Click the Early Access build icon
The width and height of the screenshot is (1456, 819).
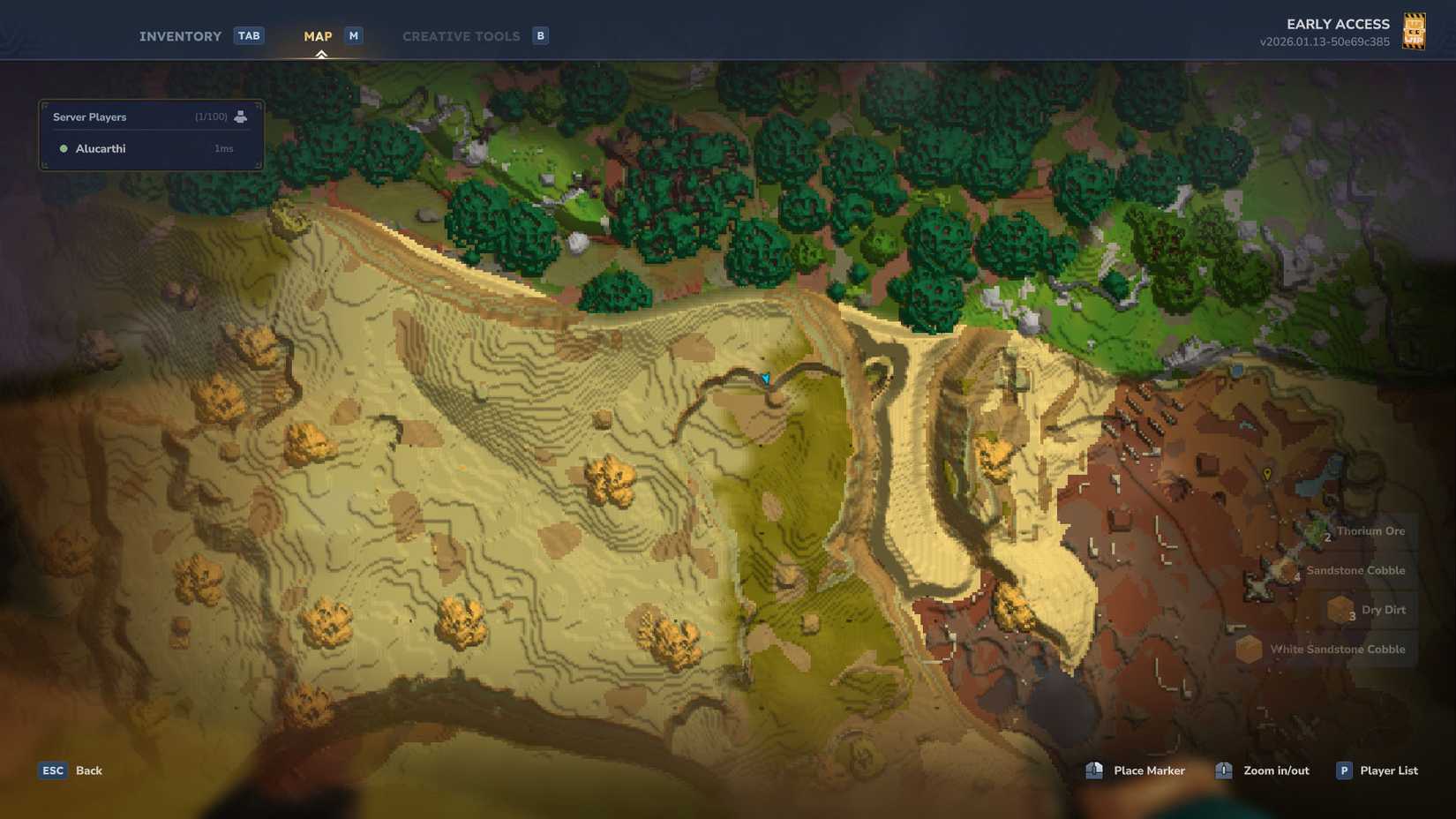(x=1415, y=31)
